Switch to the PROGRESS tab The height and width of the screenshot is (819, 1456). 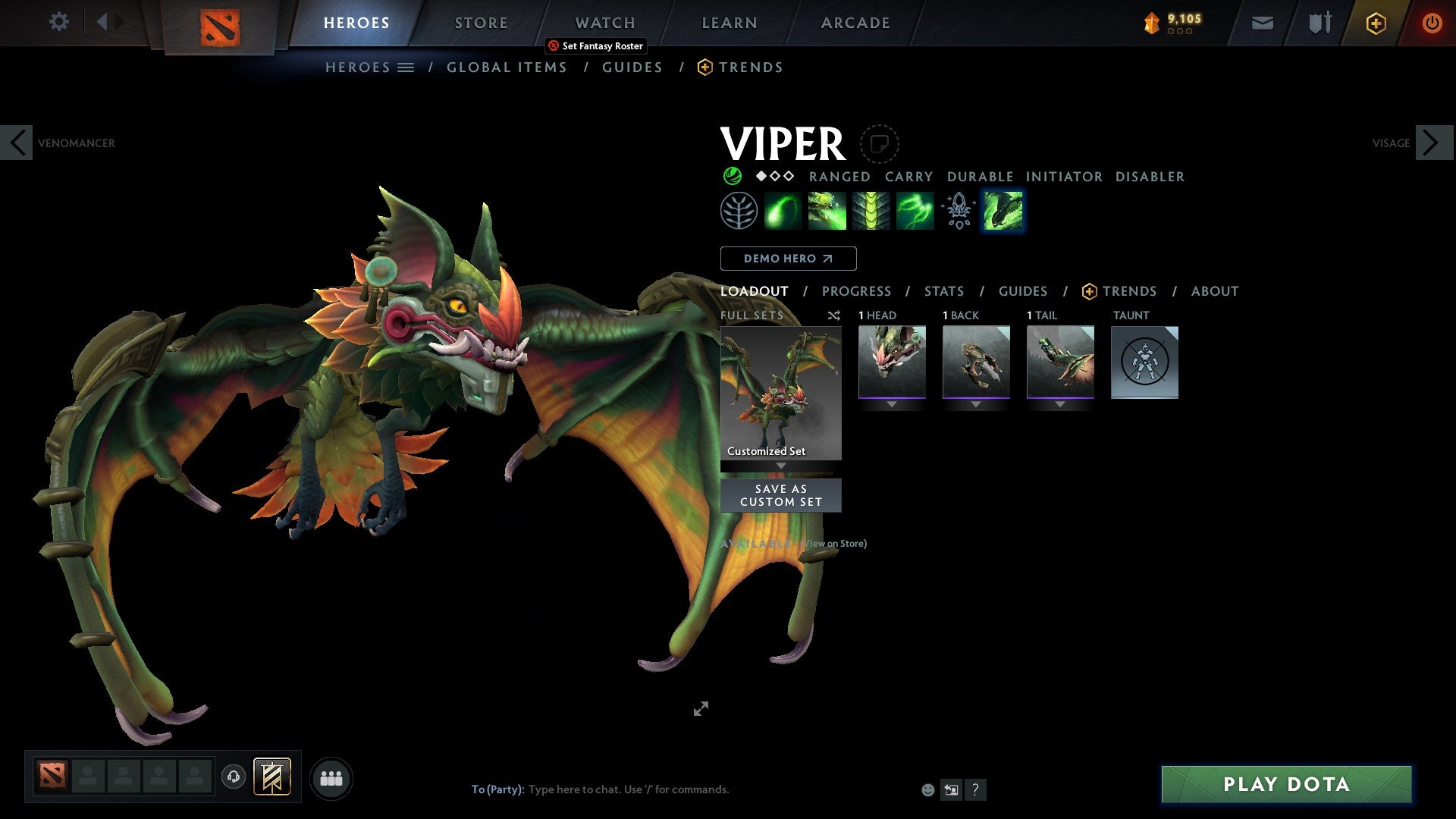pyautogui.click(x=857, y=290)
